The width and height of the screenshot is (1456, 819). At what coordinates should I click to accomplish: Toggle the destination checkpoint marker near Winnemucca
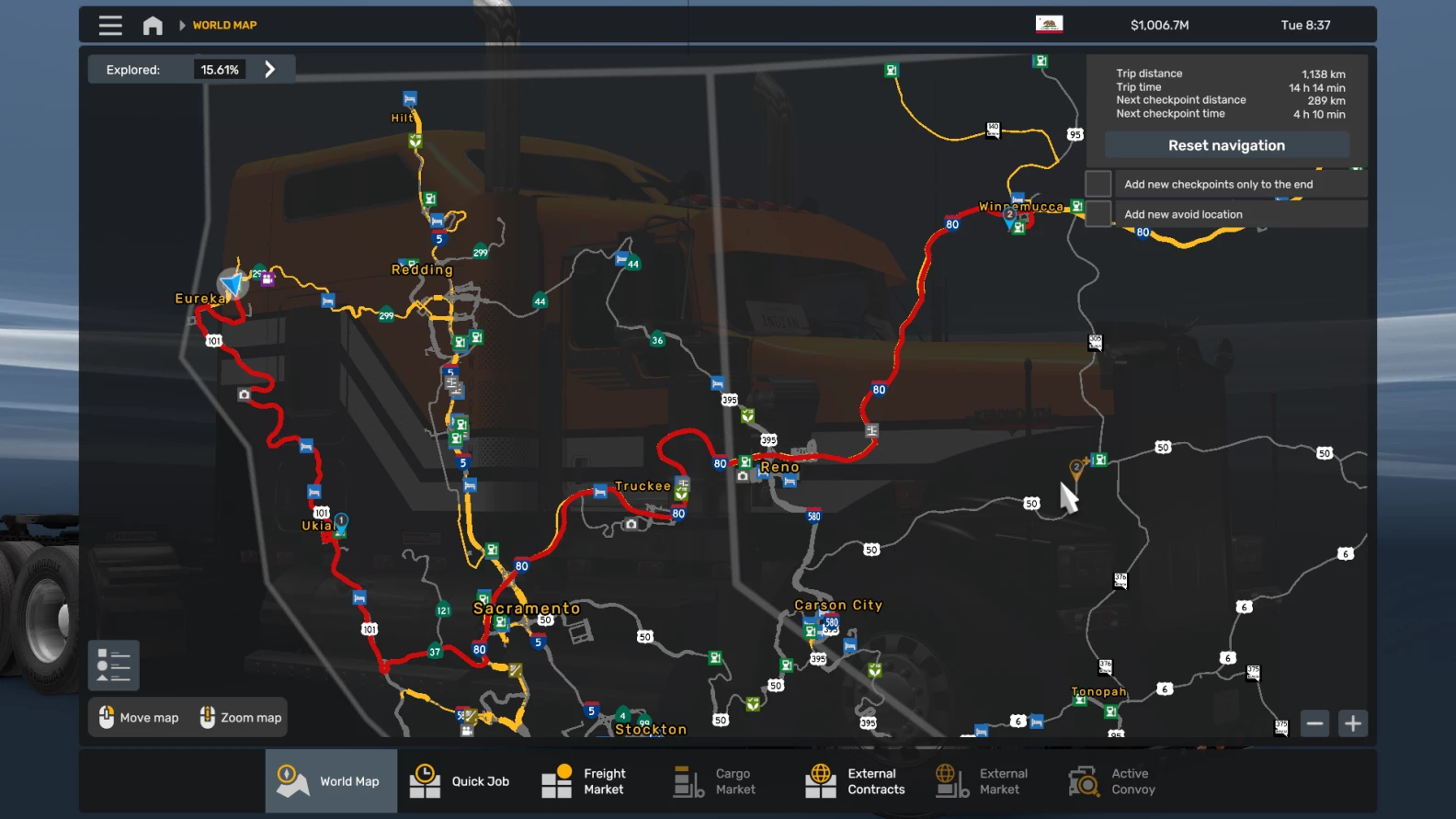point(1011,215)
